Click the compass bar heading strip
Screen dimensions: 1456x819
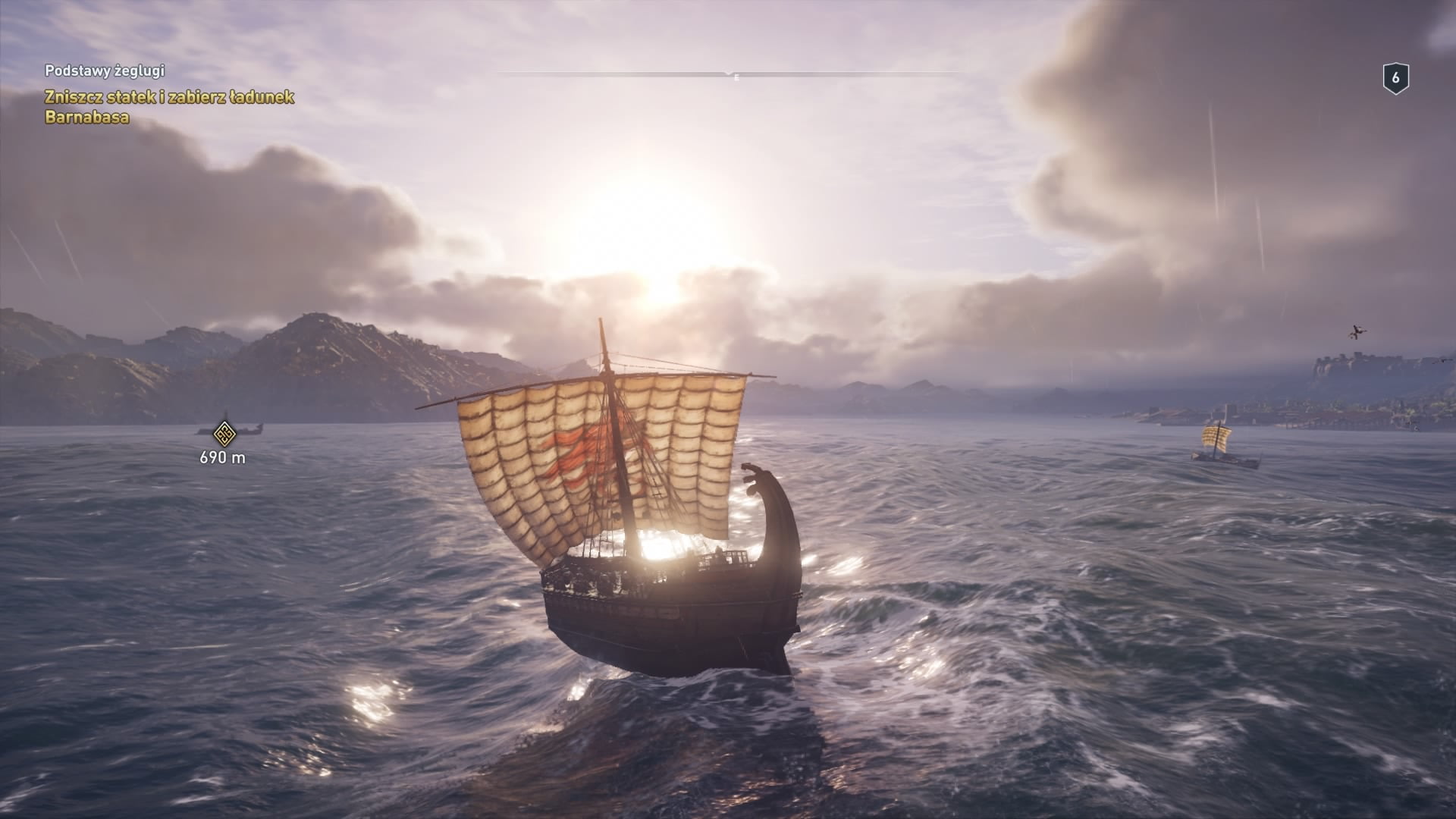tap(730, 74)
